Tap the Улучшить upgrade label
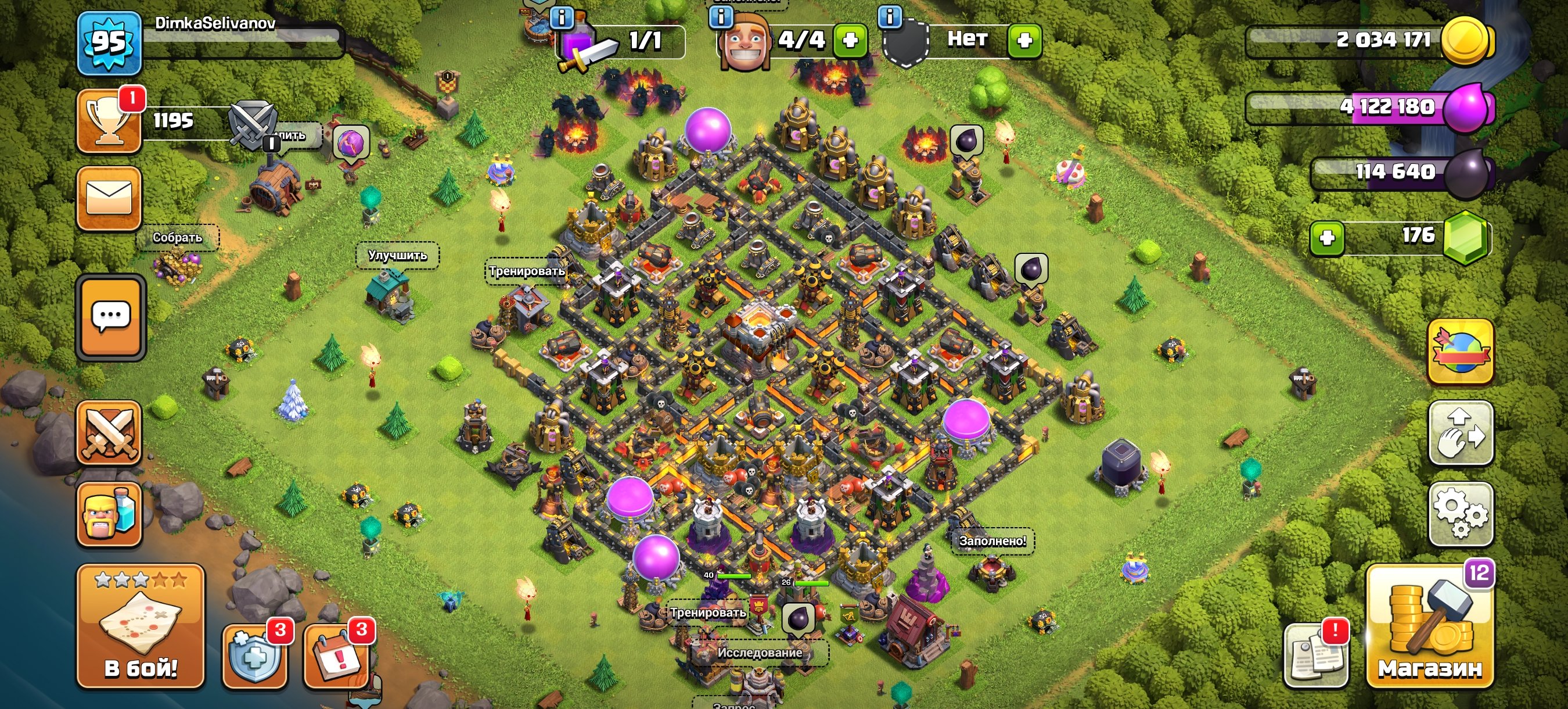The image size is (1568, 709). tap(397, 255)
